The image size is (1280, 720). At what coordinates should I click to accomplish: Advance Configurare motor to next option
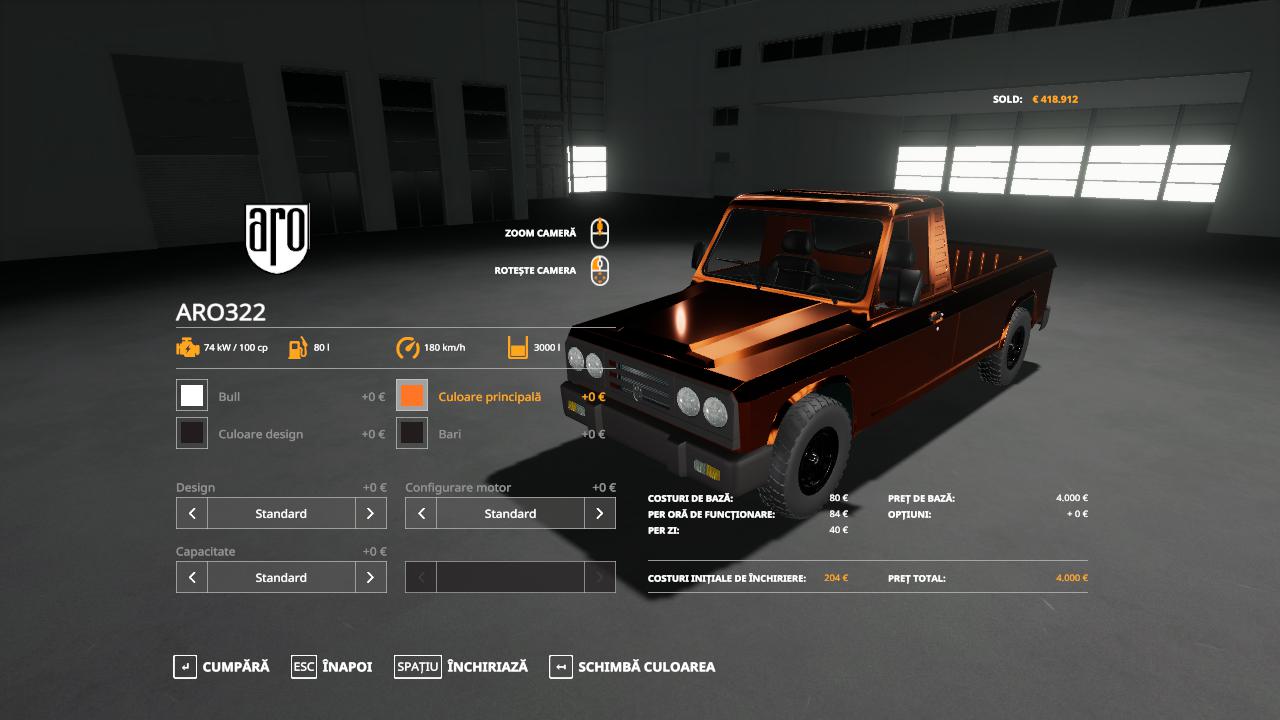coord(599,513)
